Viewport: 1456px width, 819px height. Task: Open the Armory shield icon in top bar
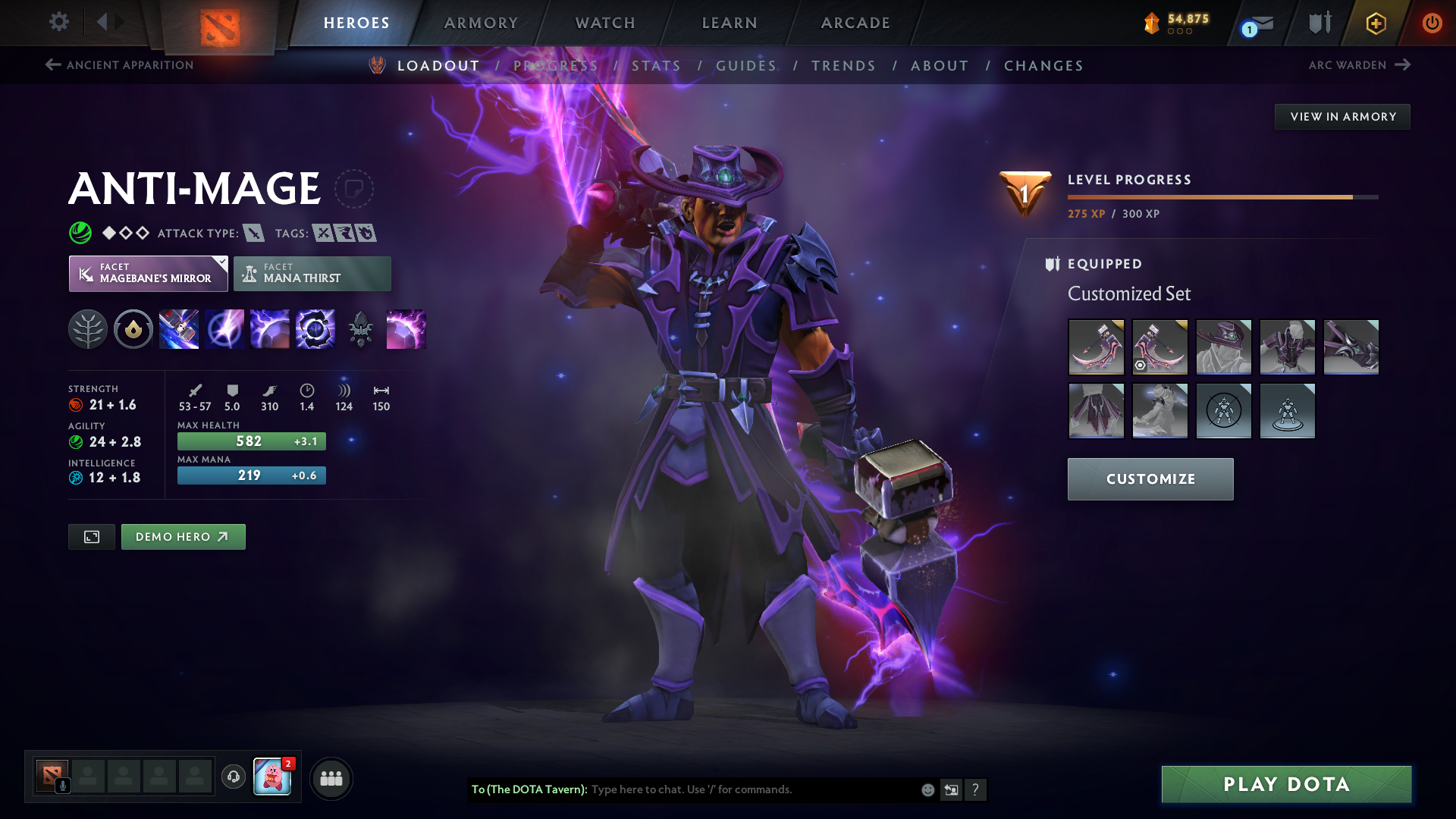click(1319, 22)
